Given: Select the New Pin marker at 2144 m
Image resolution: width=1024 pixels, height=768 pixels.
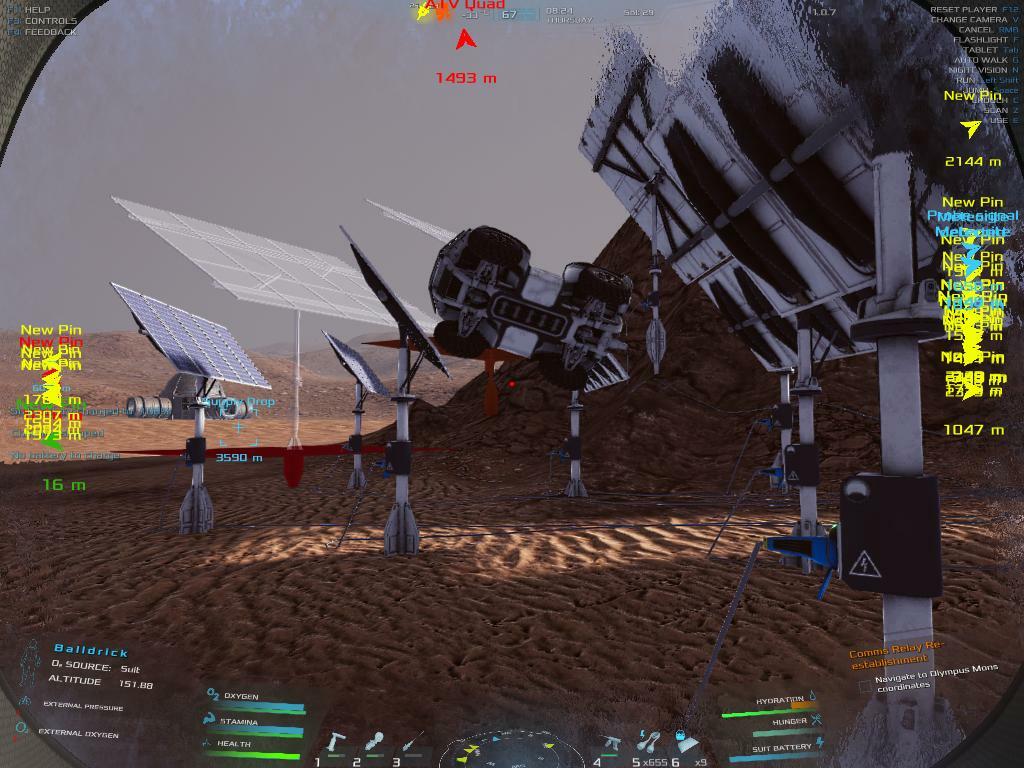Looking at the screenshot, I should click(970, 128).
